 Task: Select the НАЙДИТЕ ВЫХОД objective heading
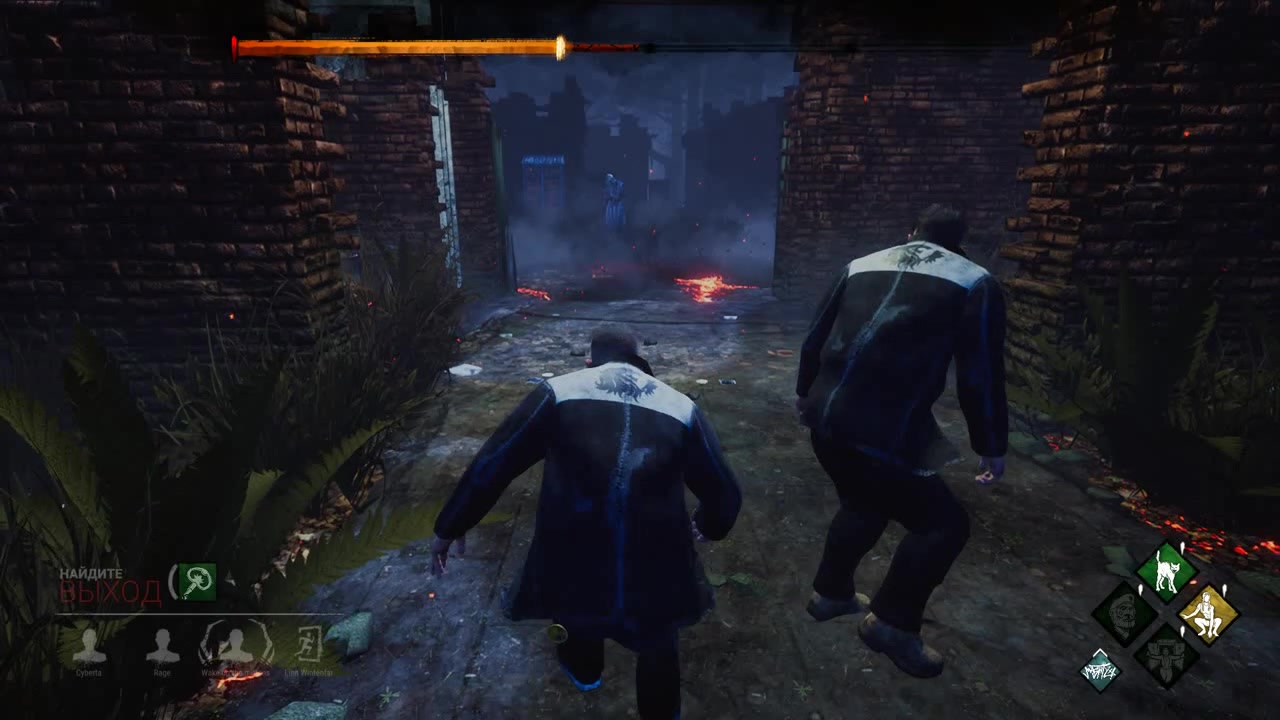[92, 572]
